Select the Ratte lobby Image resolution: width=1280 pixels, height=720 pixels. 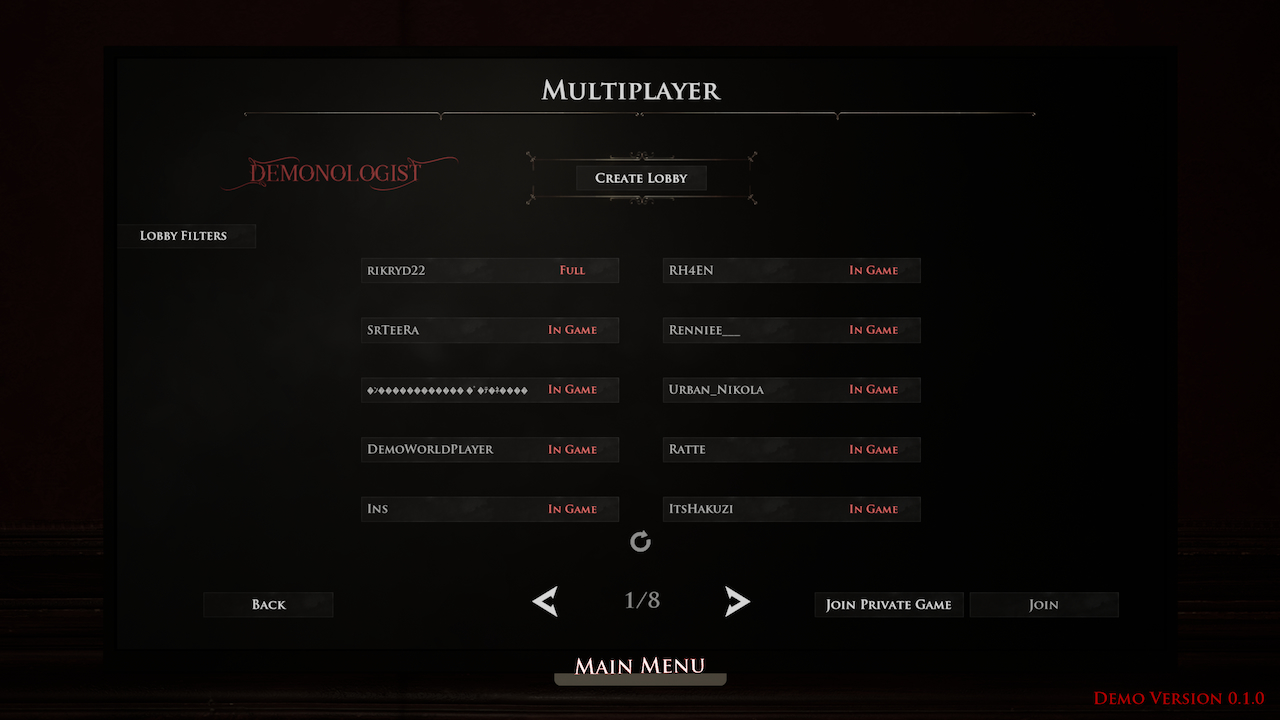coord(791,449)
